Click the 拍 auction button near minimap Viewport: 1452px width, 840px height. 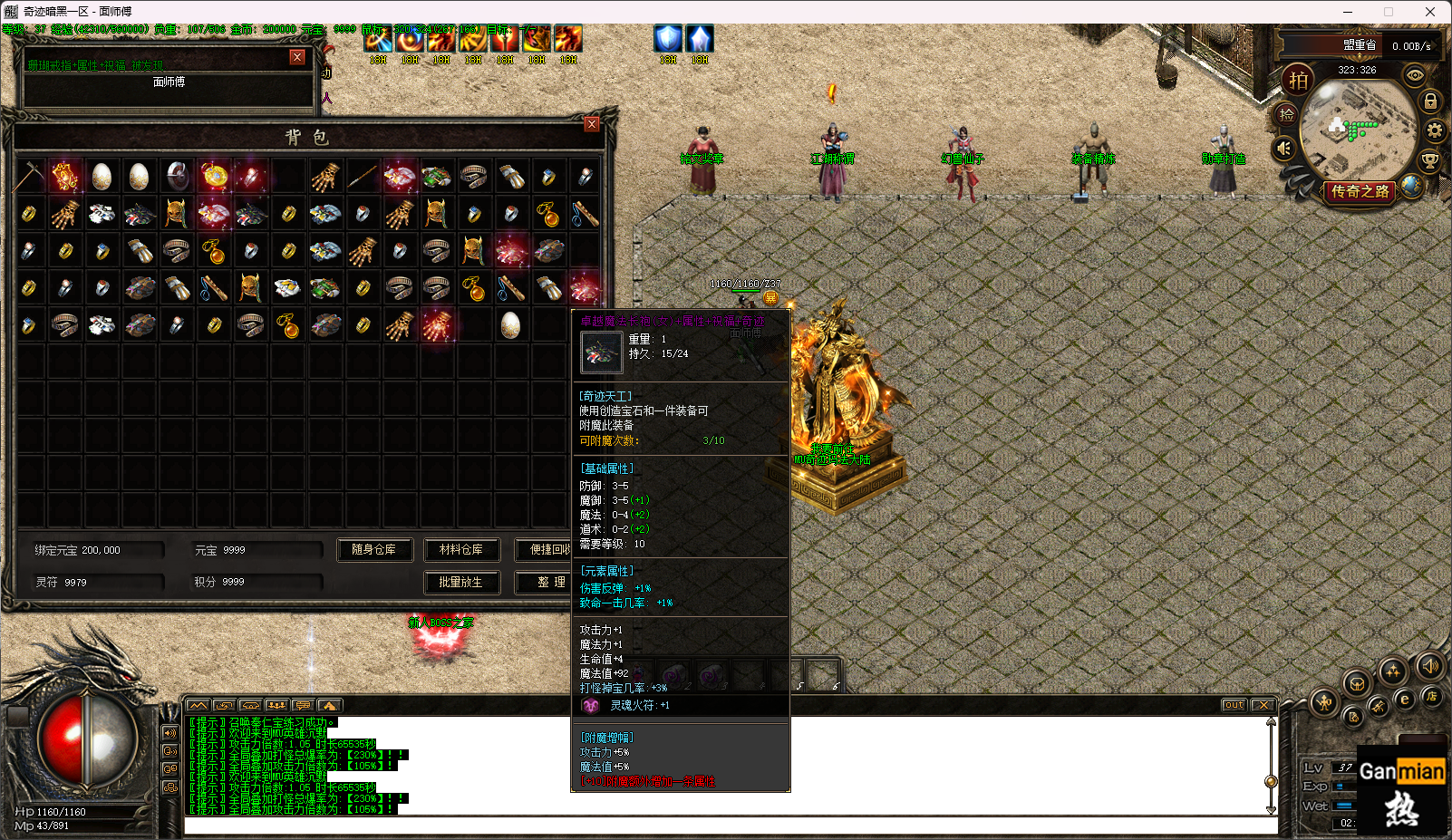click(1299, 81)
